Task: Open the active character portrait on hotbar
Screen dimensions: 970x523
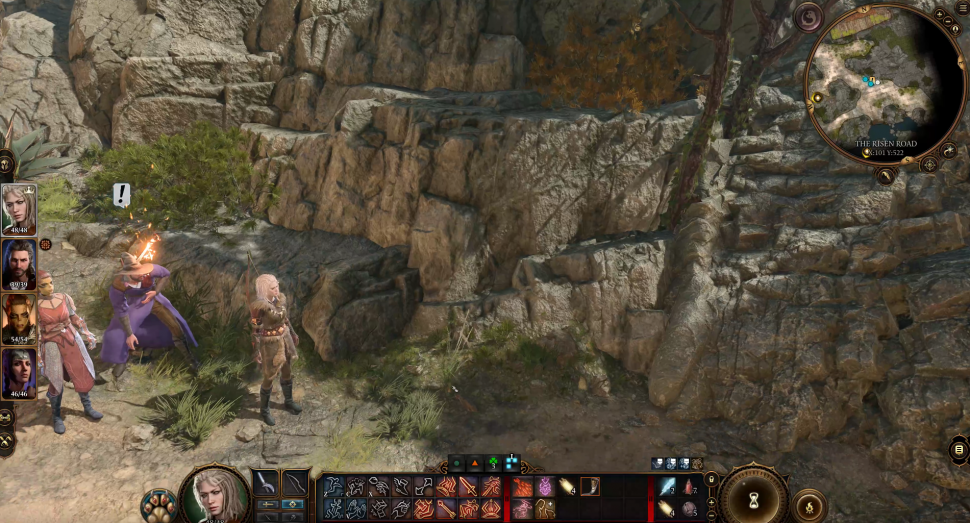Action: tap(215, 494)
